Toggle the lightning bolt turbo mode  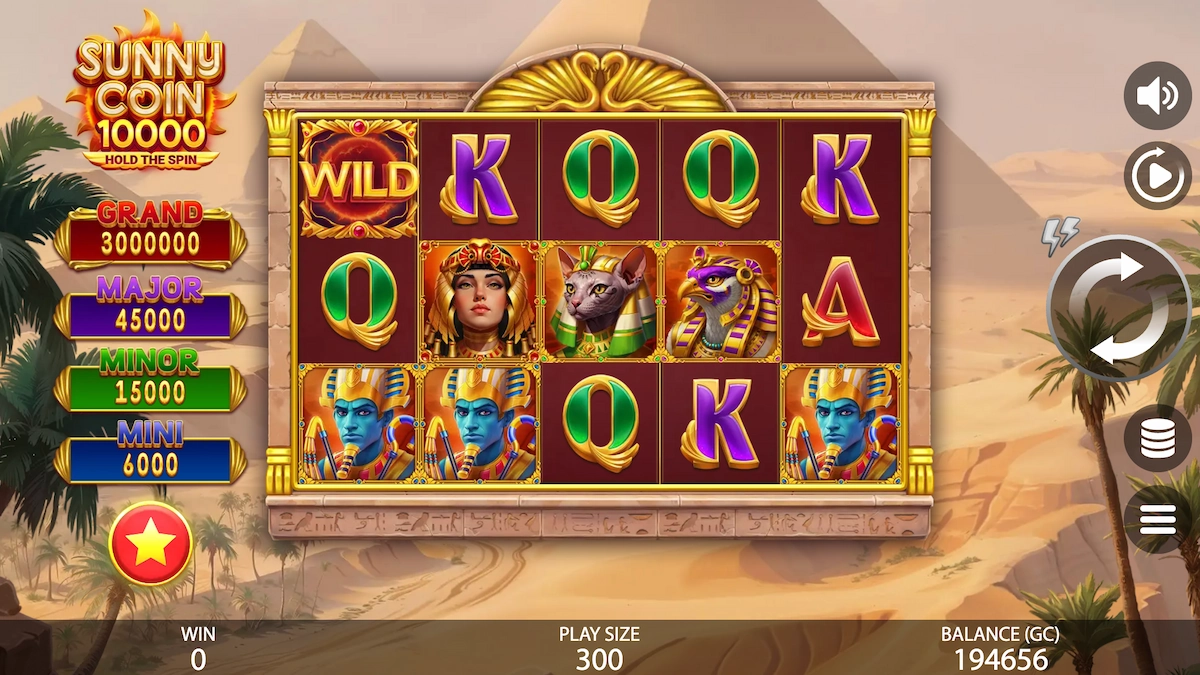click(x=1060, y=235)
